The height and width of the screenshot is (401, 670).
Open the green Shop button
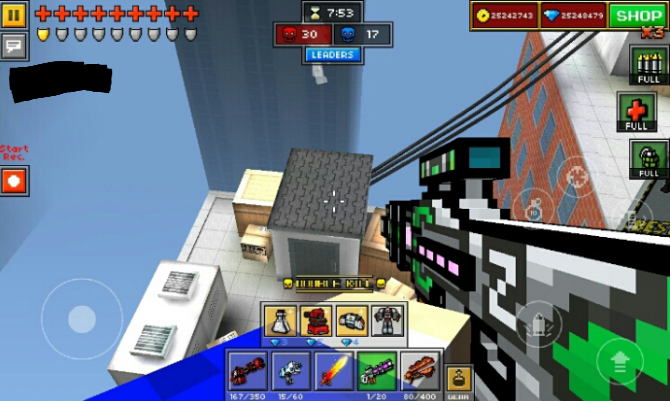[x=638, y=15]
